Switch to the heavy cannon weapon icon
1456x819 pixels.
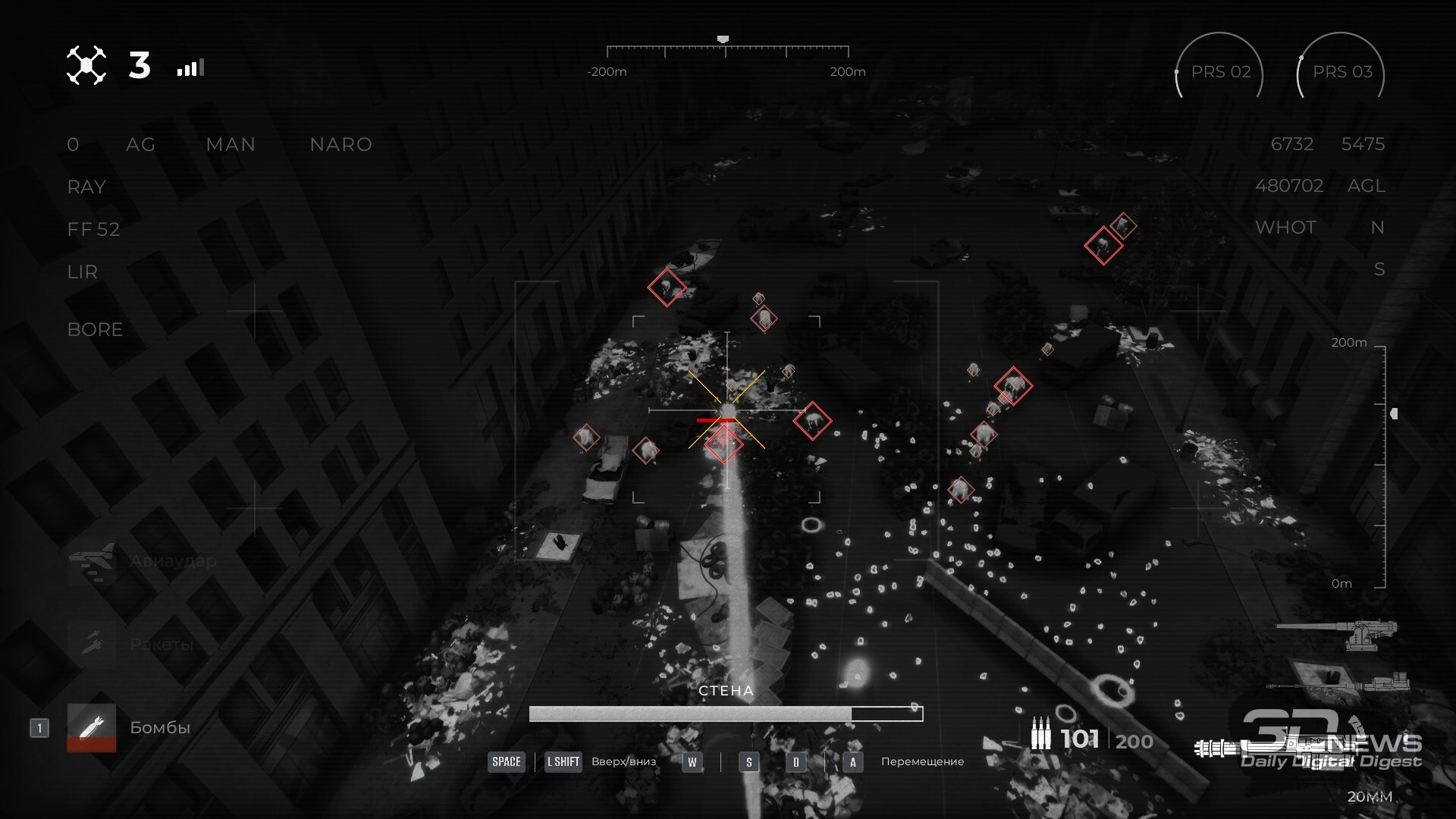1338,634
